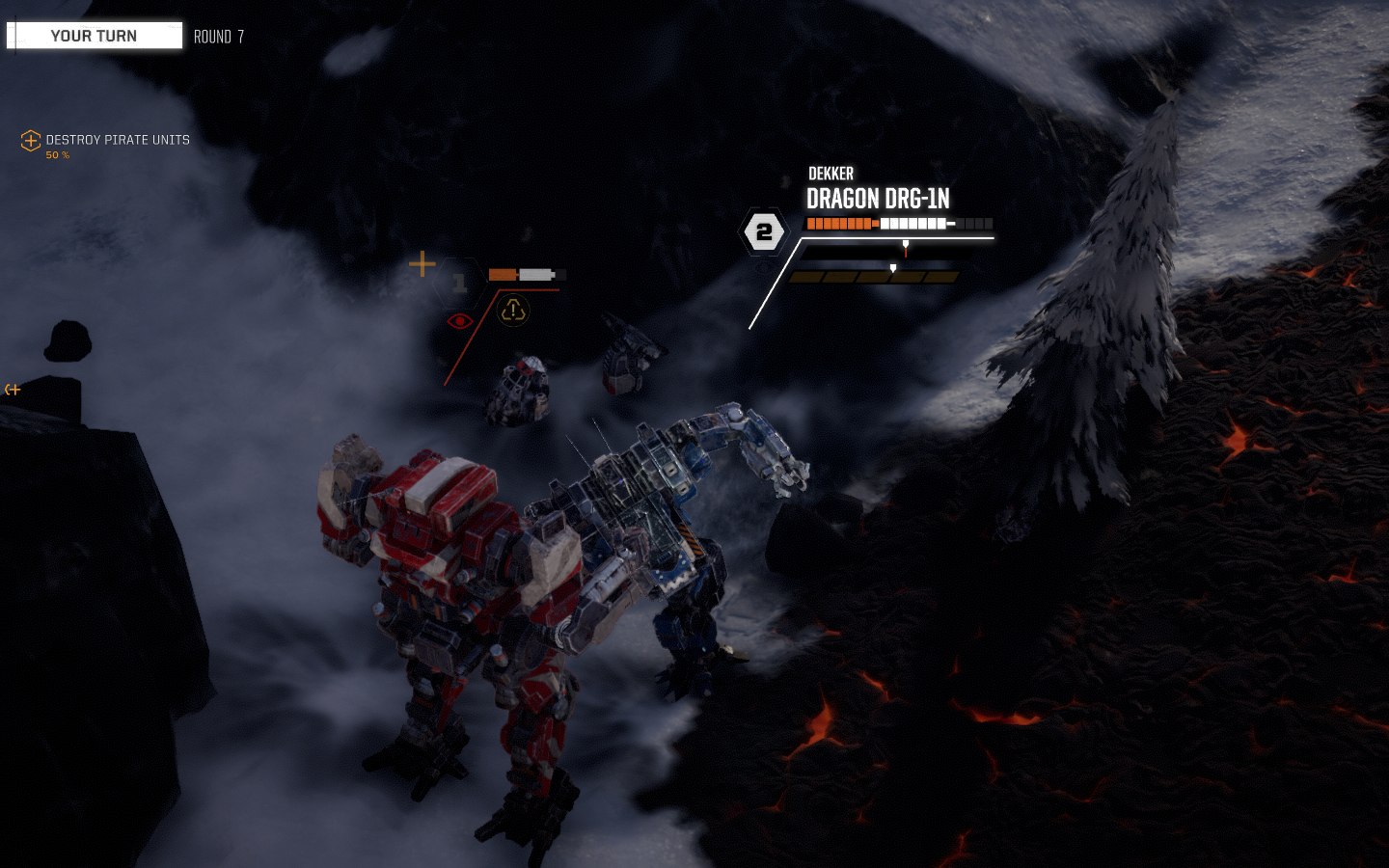Click the yellow warning triangle status icon
Image resolution: width=1389 pixels, height=868 pixels.
[x=513, y=310]
